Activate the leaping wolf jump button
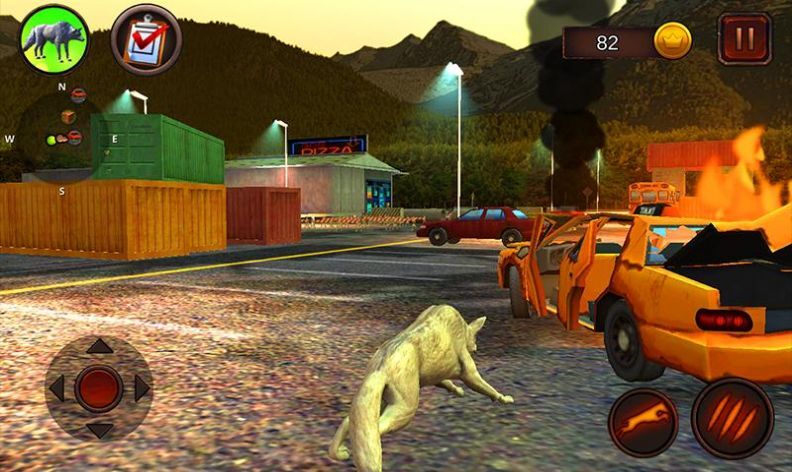The height and width of the screenshot is (472, 792). (x=643, y=422)
